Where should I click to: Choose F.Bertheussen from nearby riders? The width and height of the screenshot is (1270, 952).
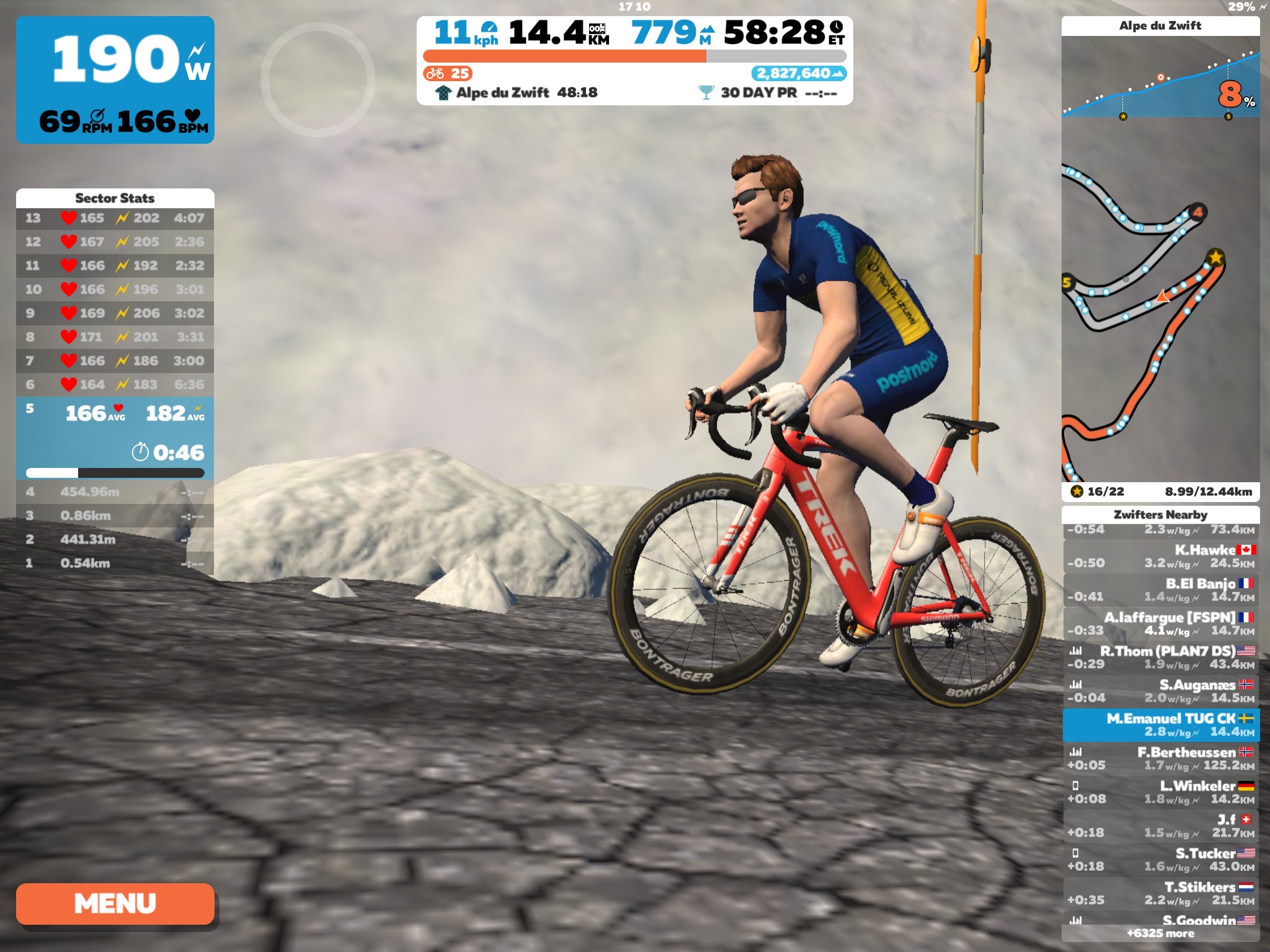pos(1160,759)
